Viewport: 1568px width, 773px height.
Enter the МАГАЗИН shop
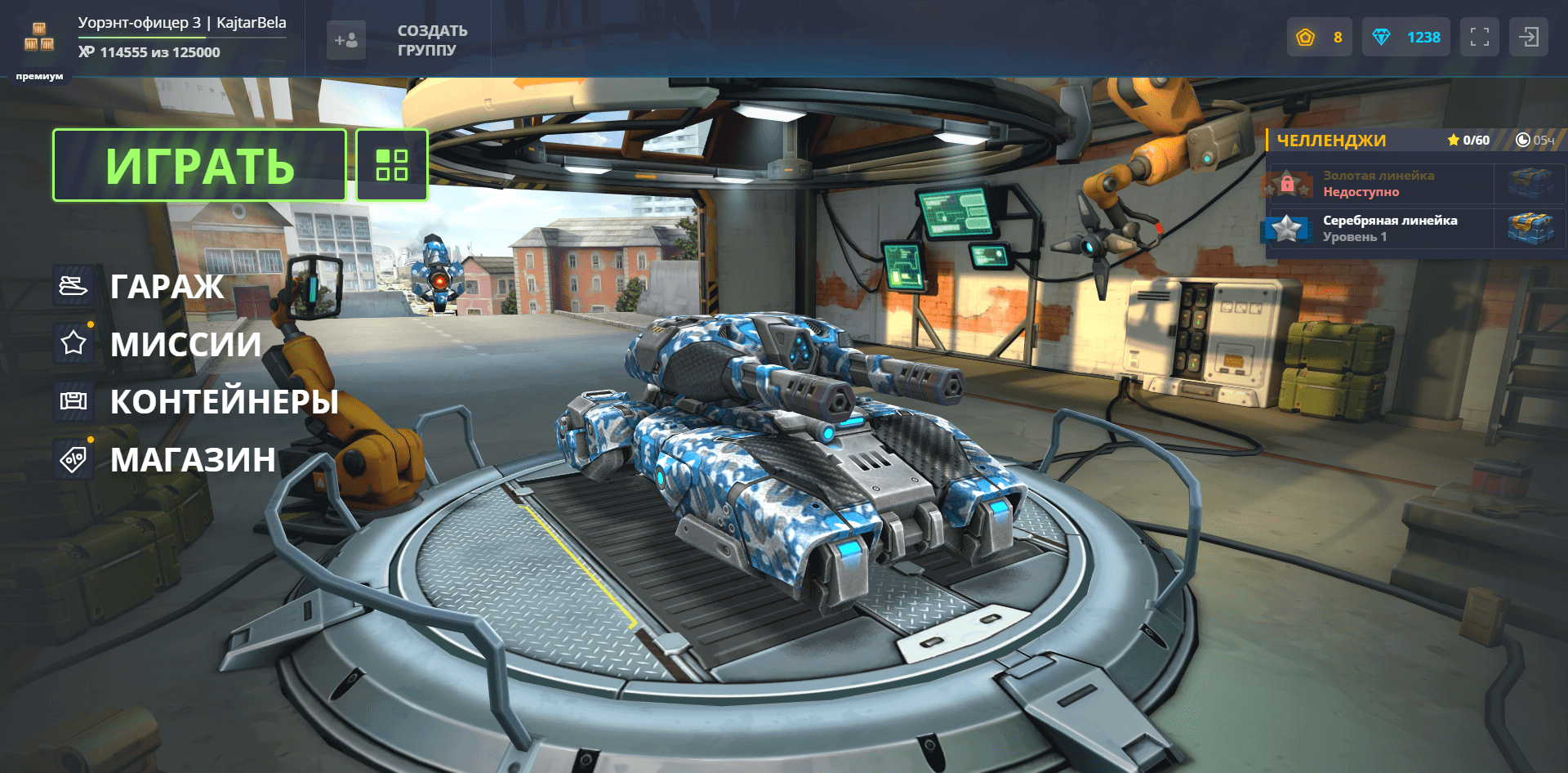pyautogui.click(x=193, y=459)
